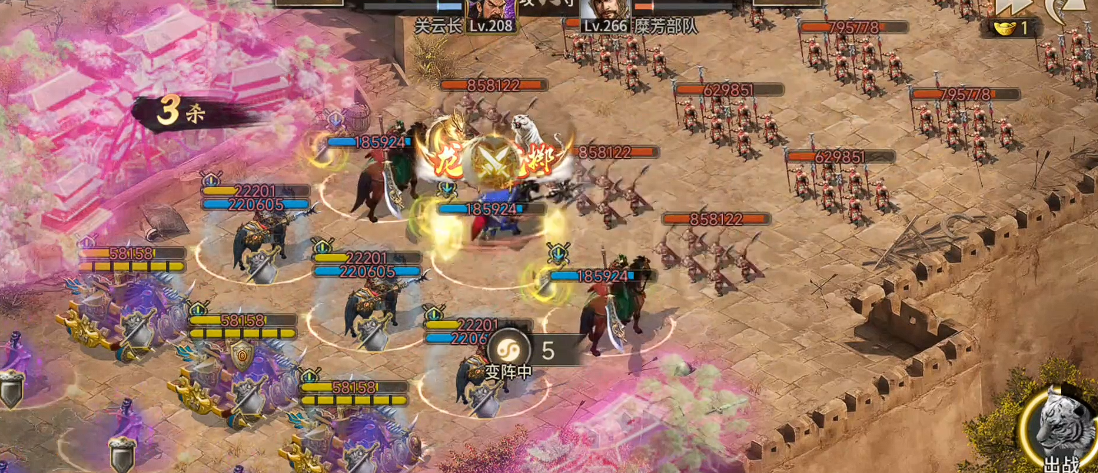Viewport: 1098px width, 473px height.
Task: Activate the white tiger 出战 skill
Action: 1062,432
